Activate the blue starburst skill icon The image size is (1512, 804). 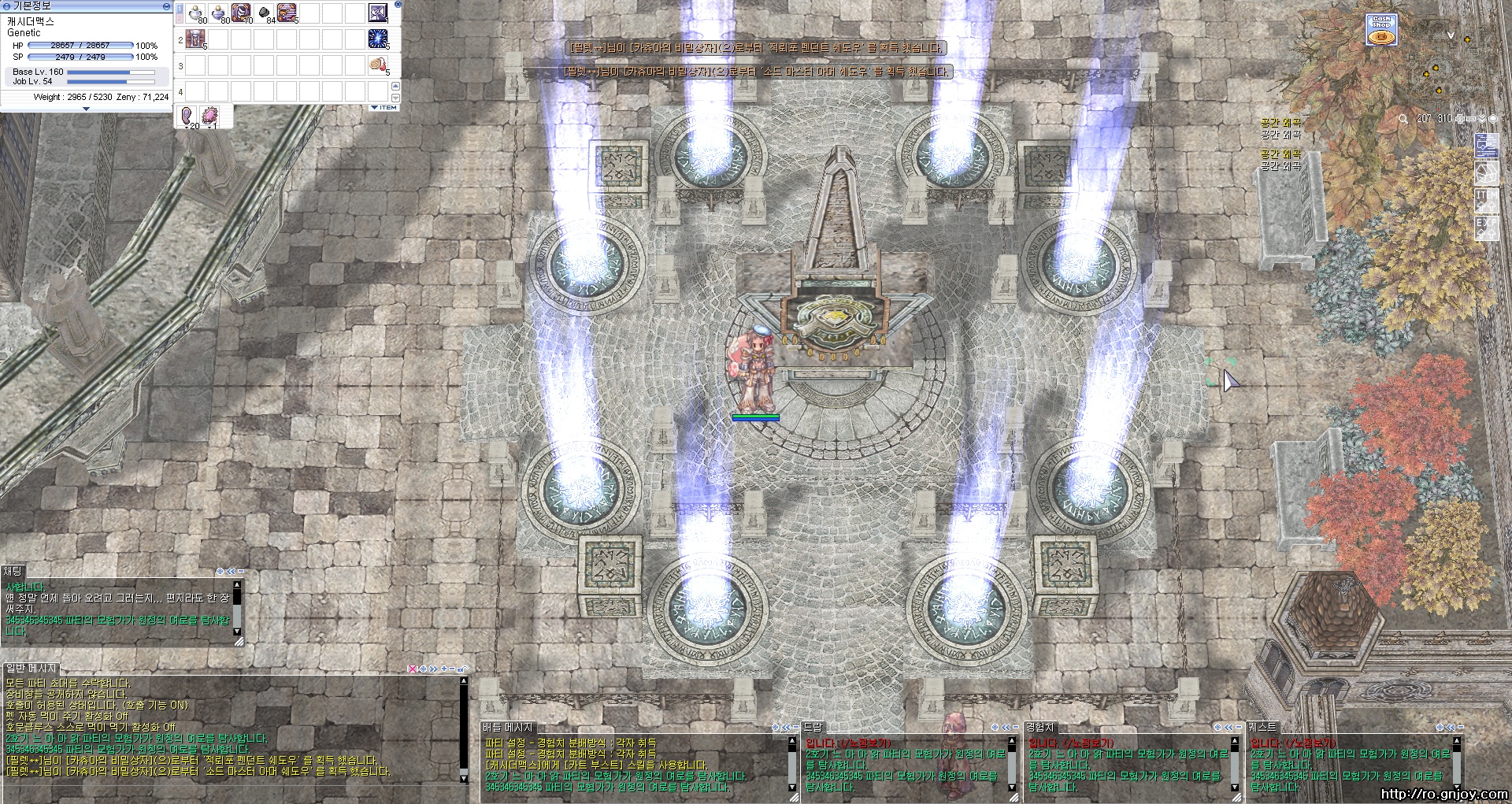[x=378, y=39]
